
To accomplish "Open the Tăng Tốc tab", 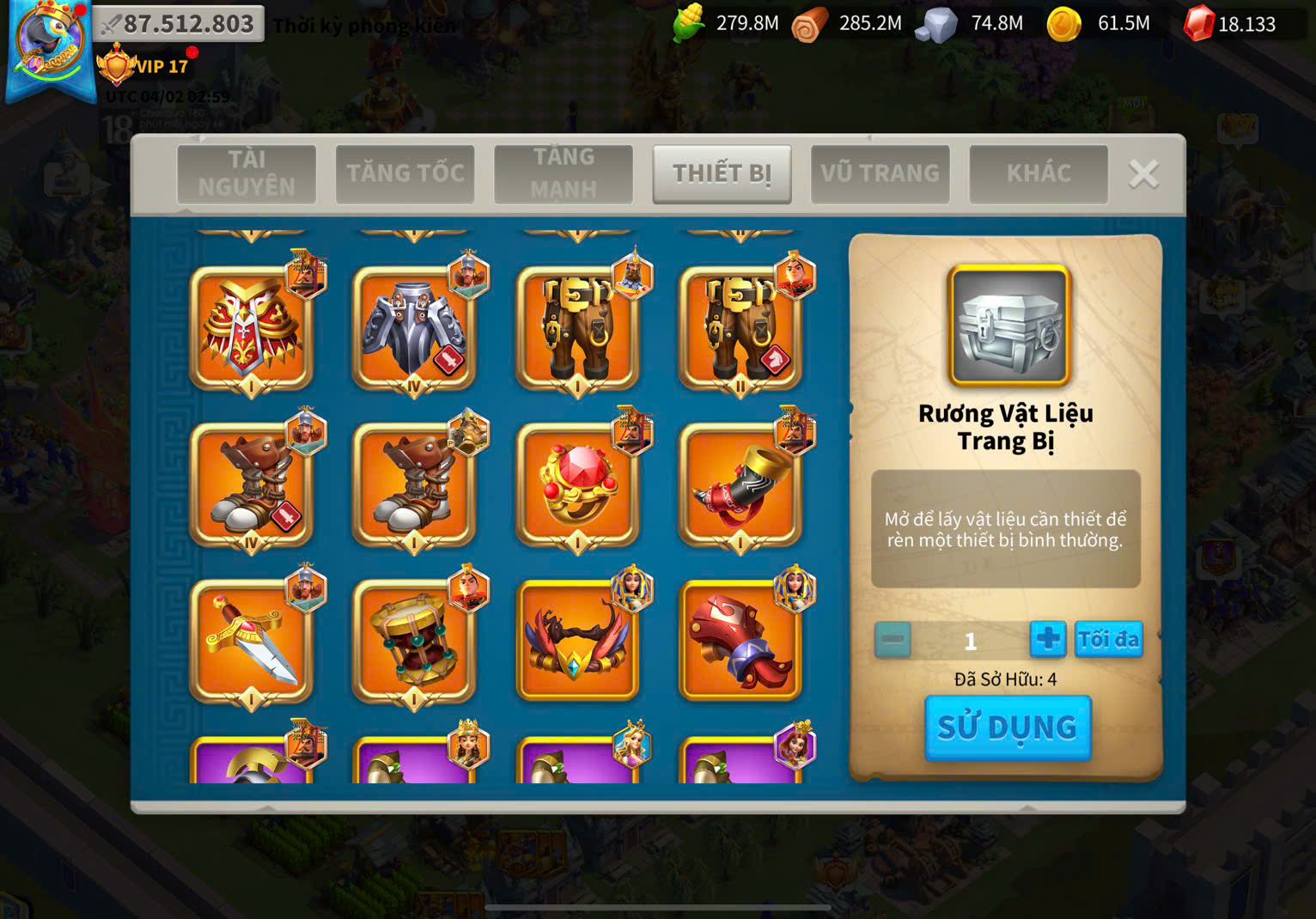I will pos(405,173).
